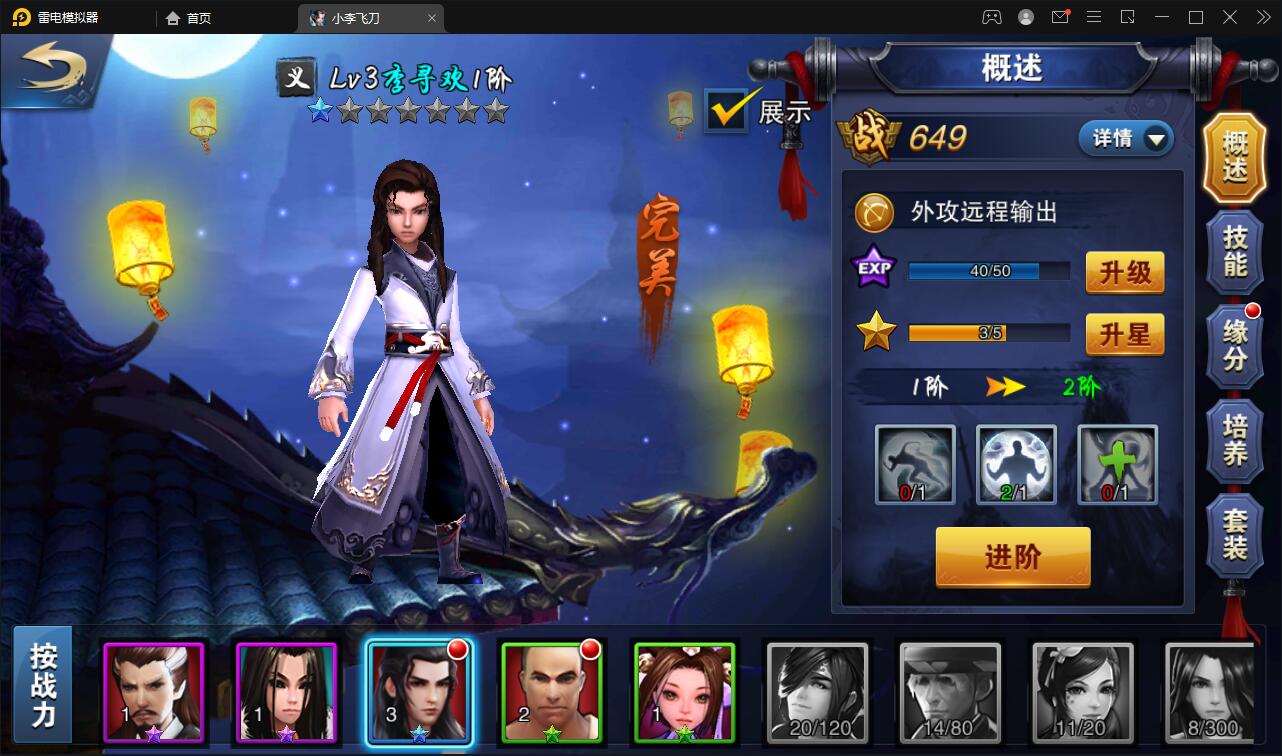Open the 详情 dropdown next to power value
This screenshot has width=1282, height=756.
(1125, 139)
